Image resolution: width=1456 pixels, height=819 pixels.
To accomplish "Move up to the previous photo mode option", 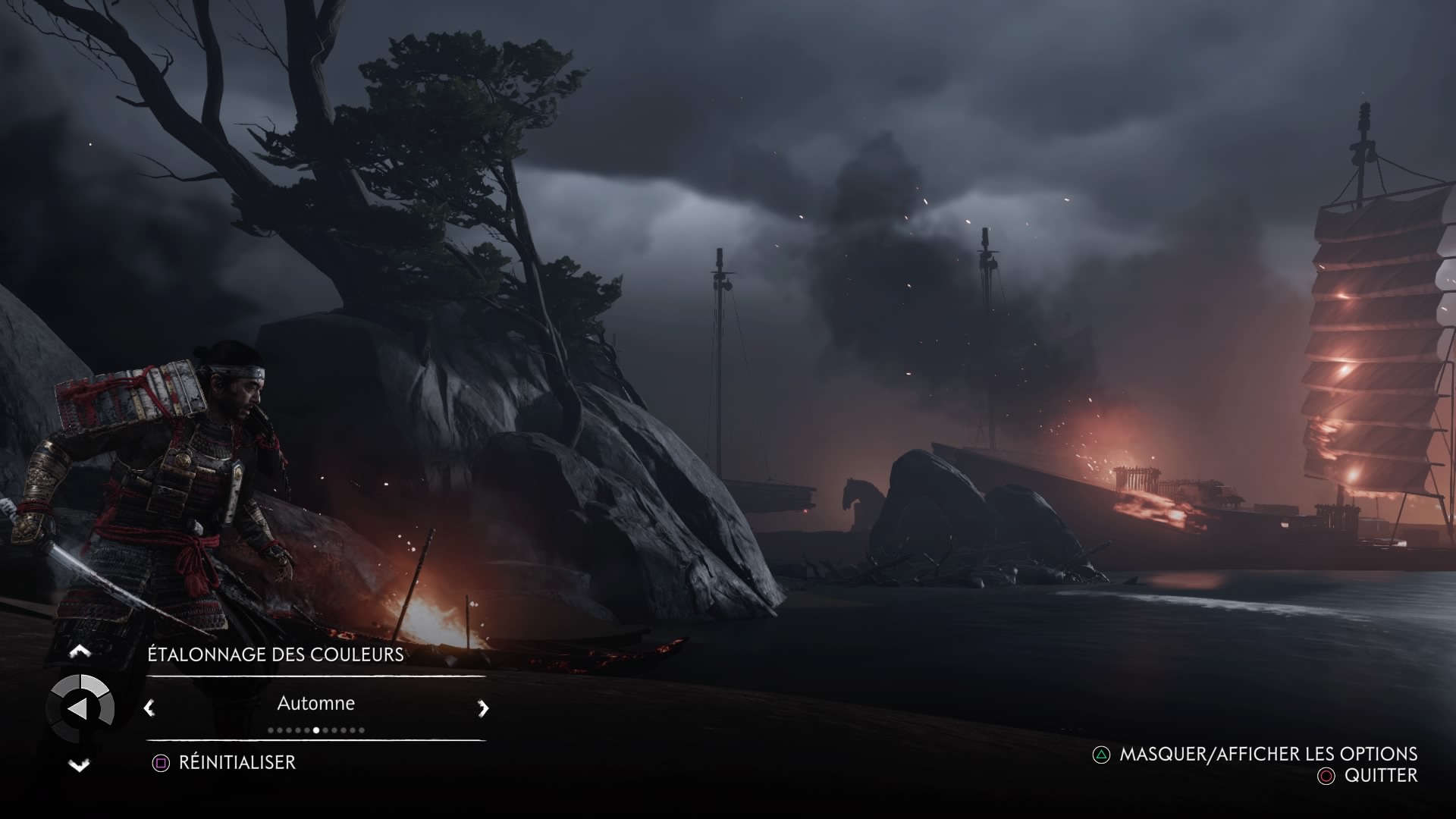I will pyautogui.click(x=80, y=651).
